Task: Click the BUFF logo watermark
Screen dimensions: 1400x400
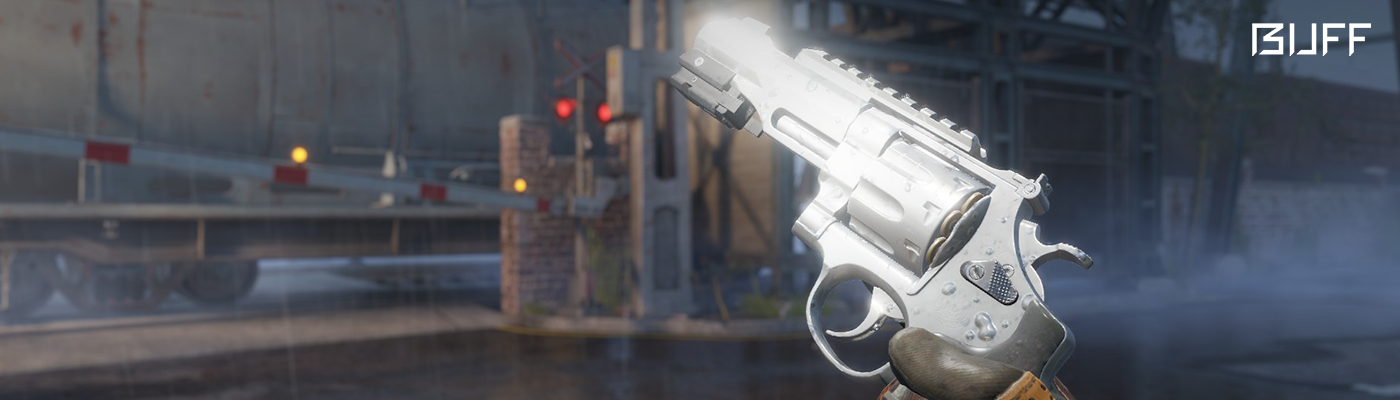Action: point(1310,40)
